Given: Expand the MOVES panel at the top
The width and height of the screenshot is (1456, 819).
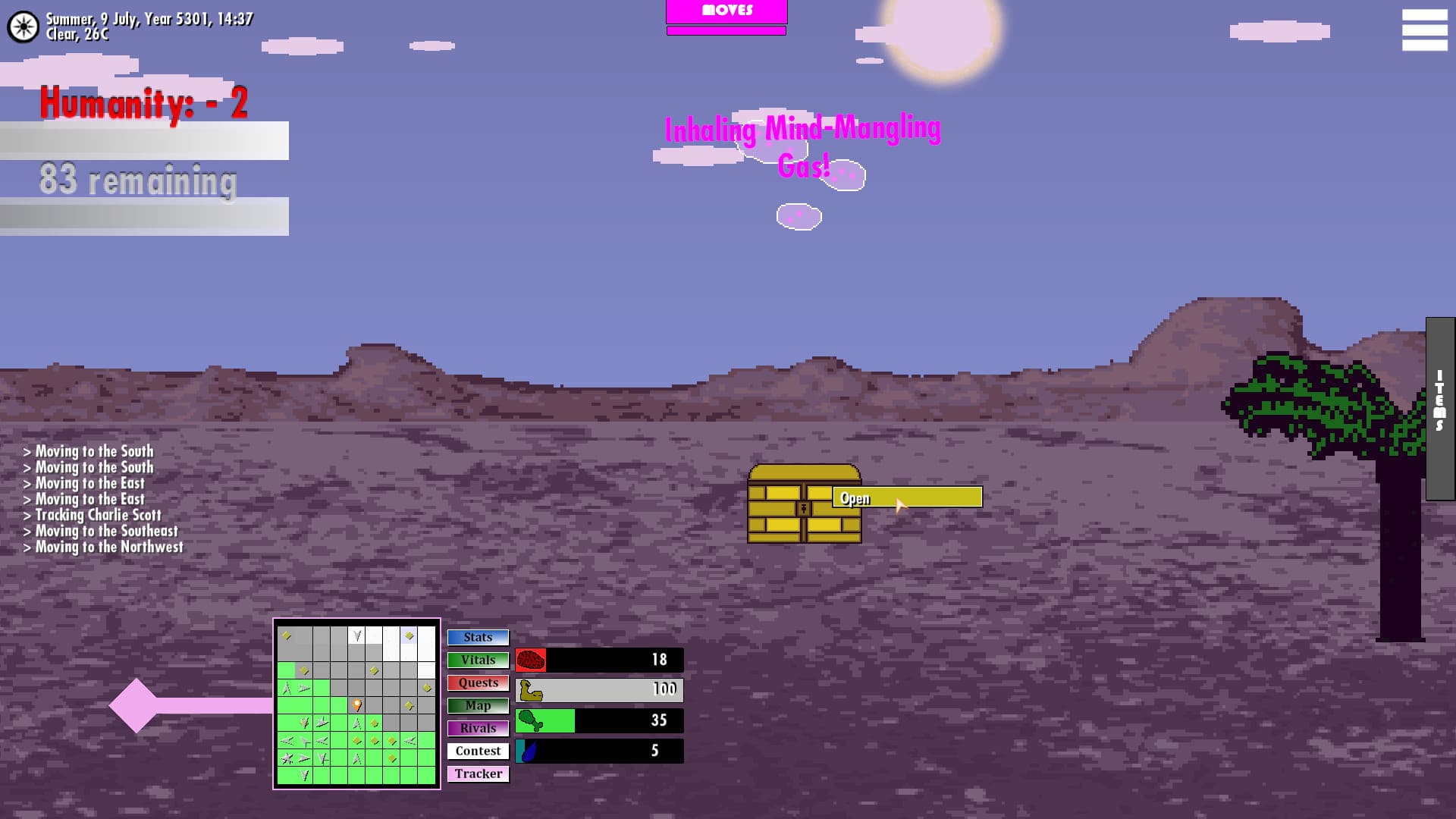Looking at the screenshot, I should pyautogui.click(x=726, y=10).
